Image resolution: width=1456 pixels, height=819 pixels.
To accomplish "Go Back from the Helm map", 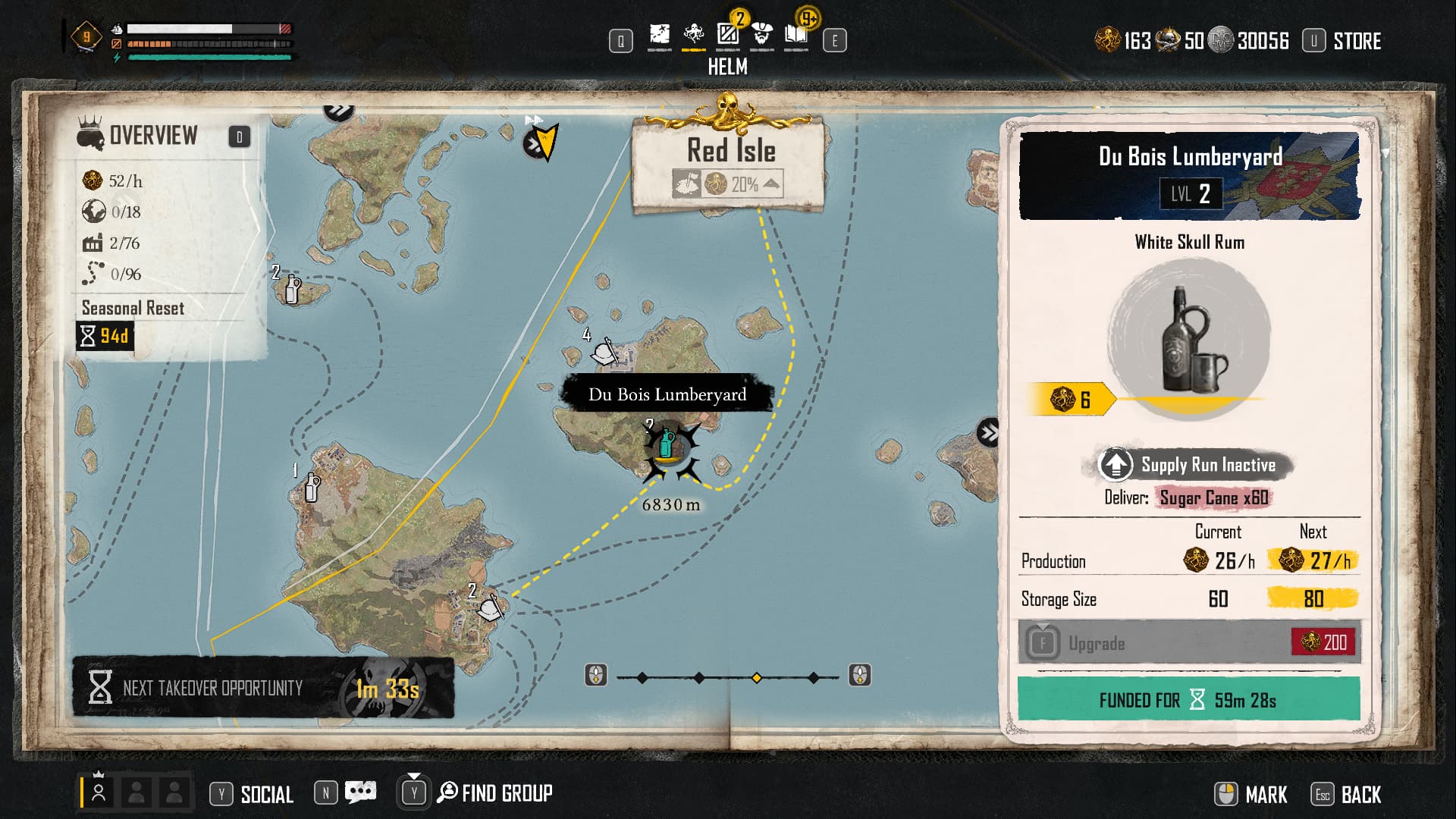I will coord(1360,795).
